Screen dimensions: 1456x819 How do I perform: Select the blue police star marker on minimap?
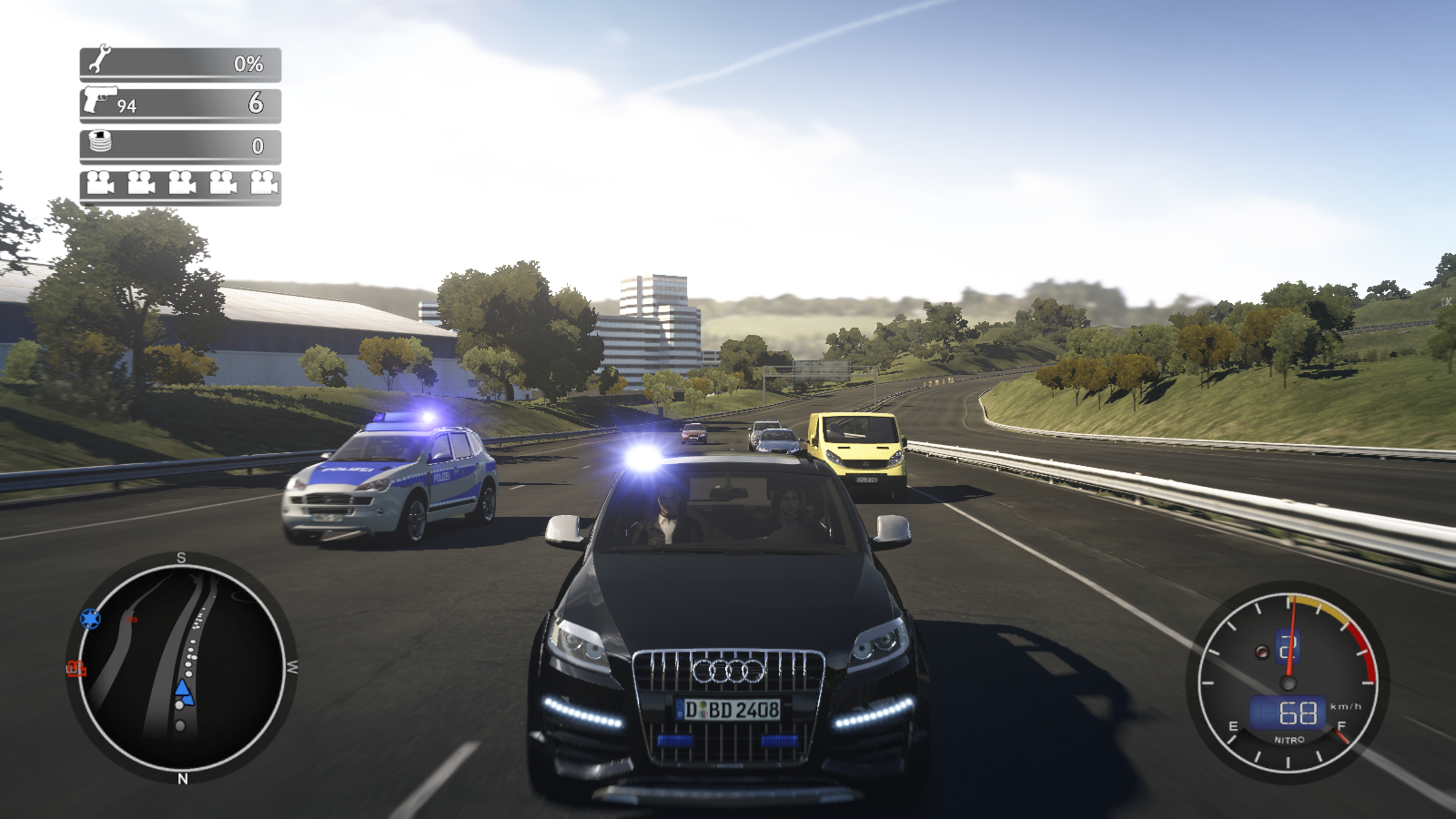(x=90, y=619)
